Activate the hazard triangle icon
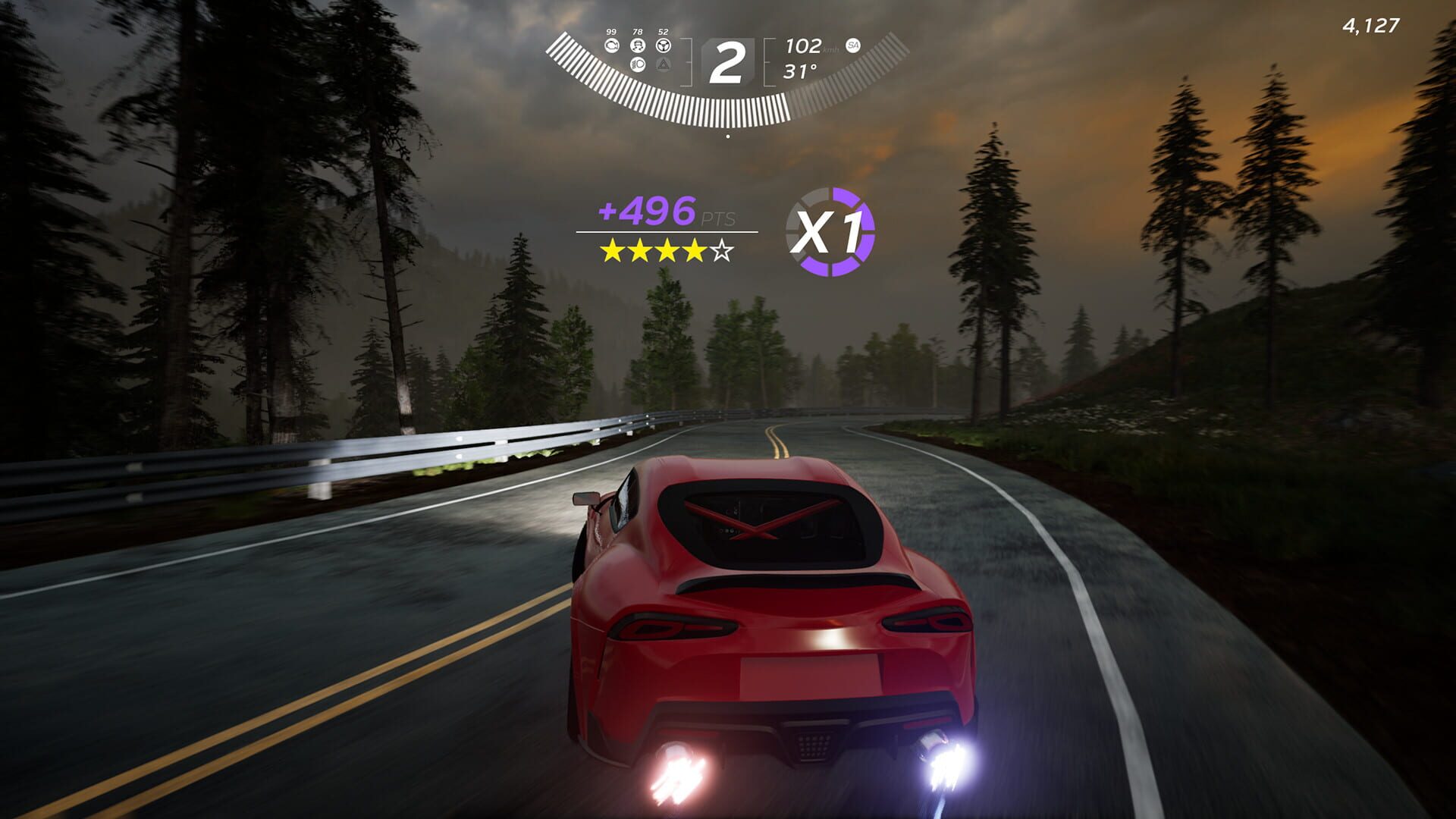 click(x=664, y=66)
